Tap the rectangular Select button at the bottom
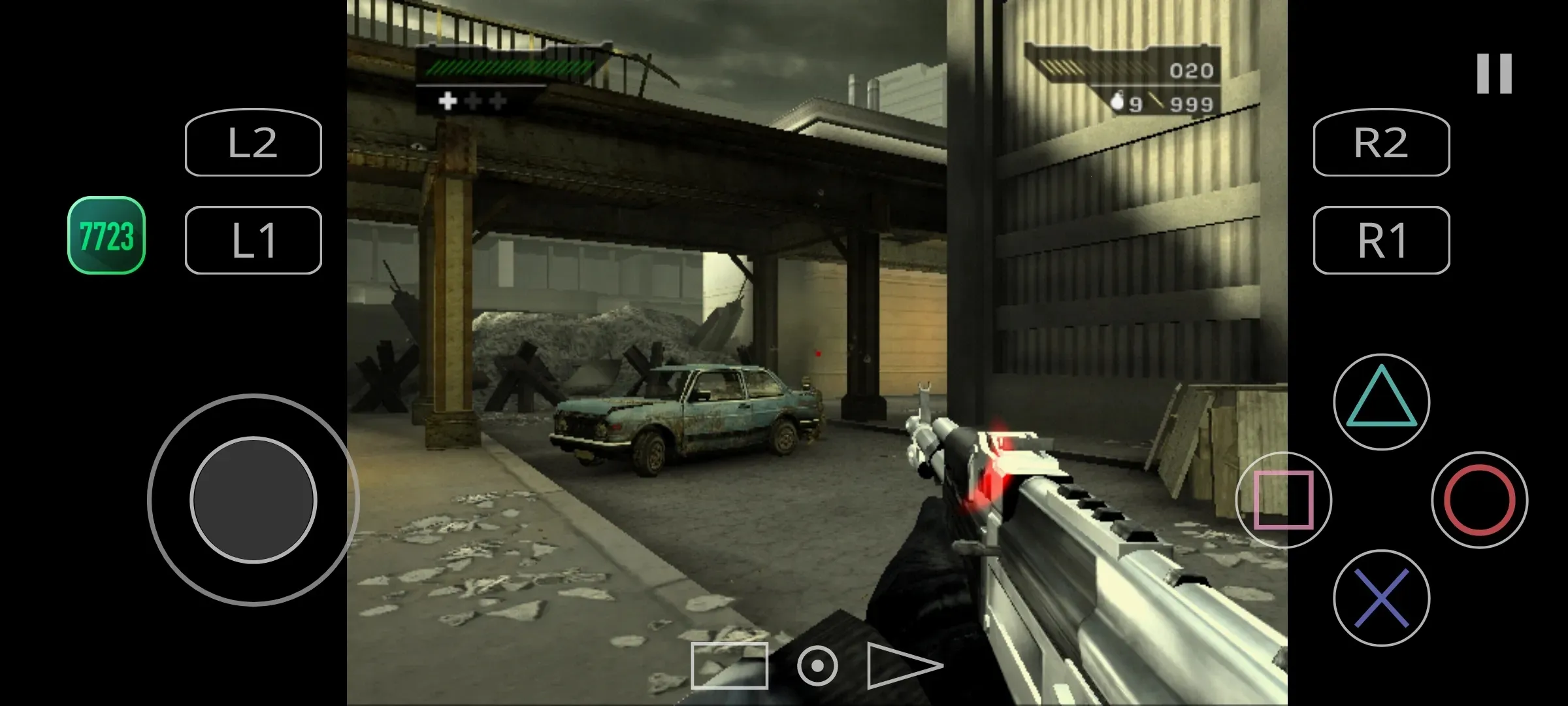This screenshot has height=706, width=1568. tap(729, 665)
